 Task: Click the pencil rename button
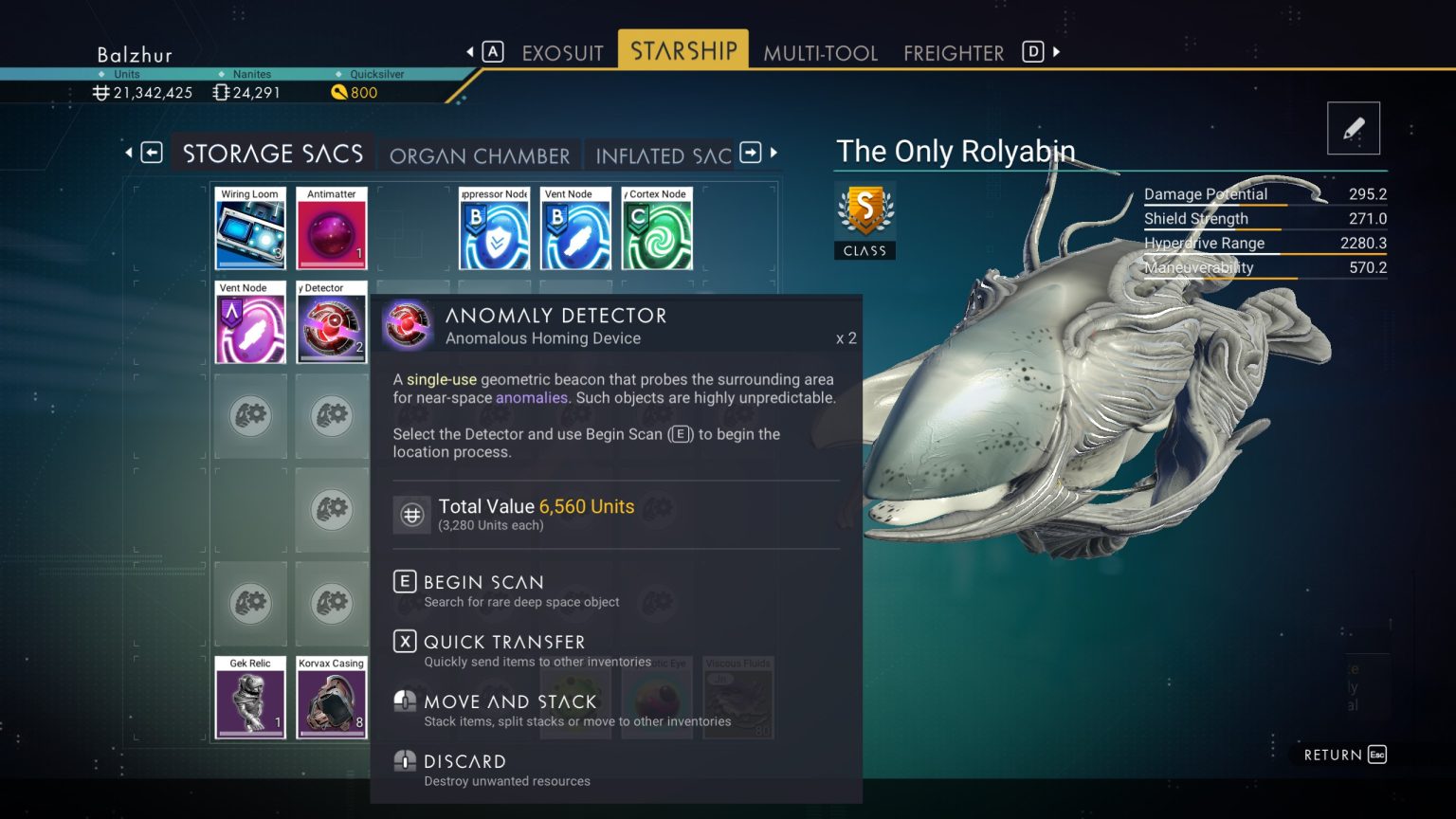pyautogui.click(x=1353, y=128)
